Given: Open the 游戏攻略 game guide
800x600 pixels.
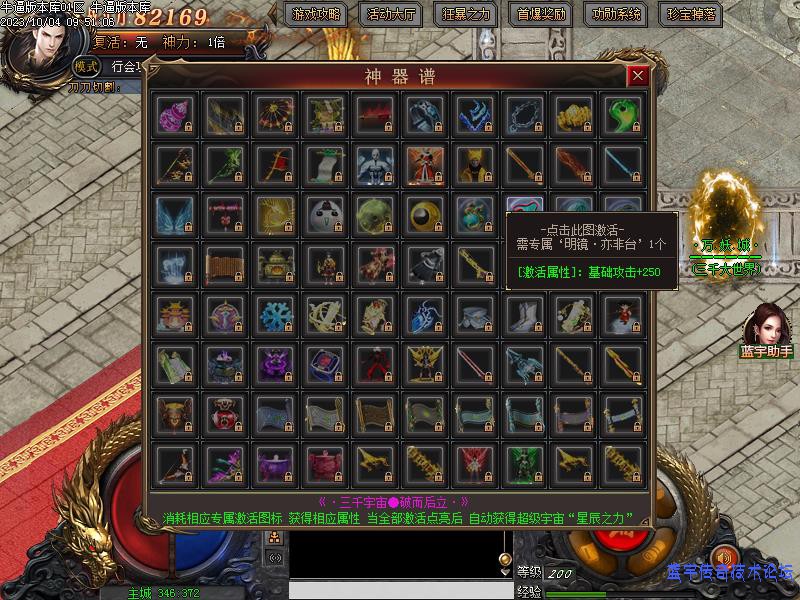Looking at the screenshot, I should coord(315,14).
